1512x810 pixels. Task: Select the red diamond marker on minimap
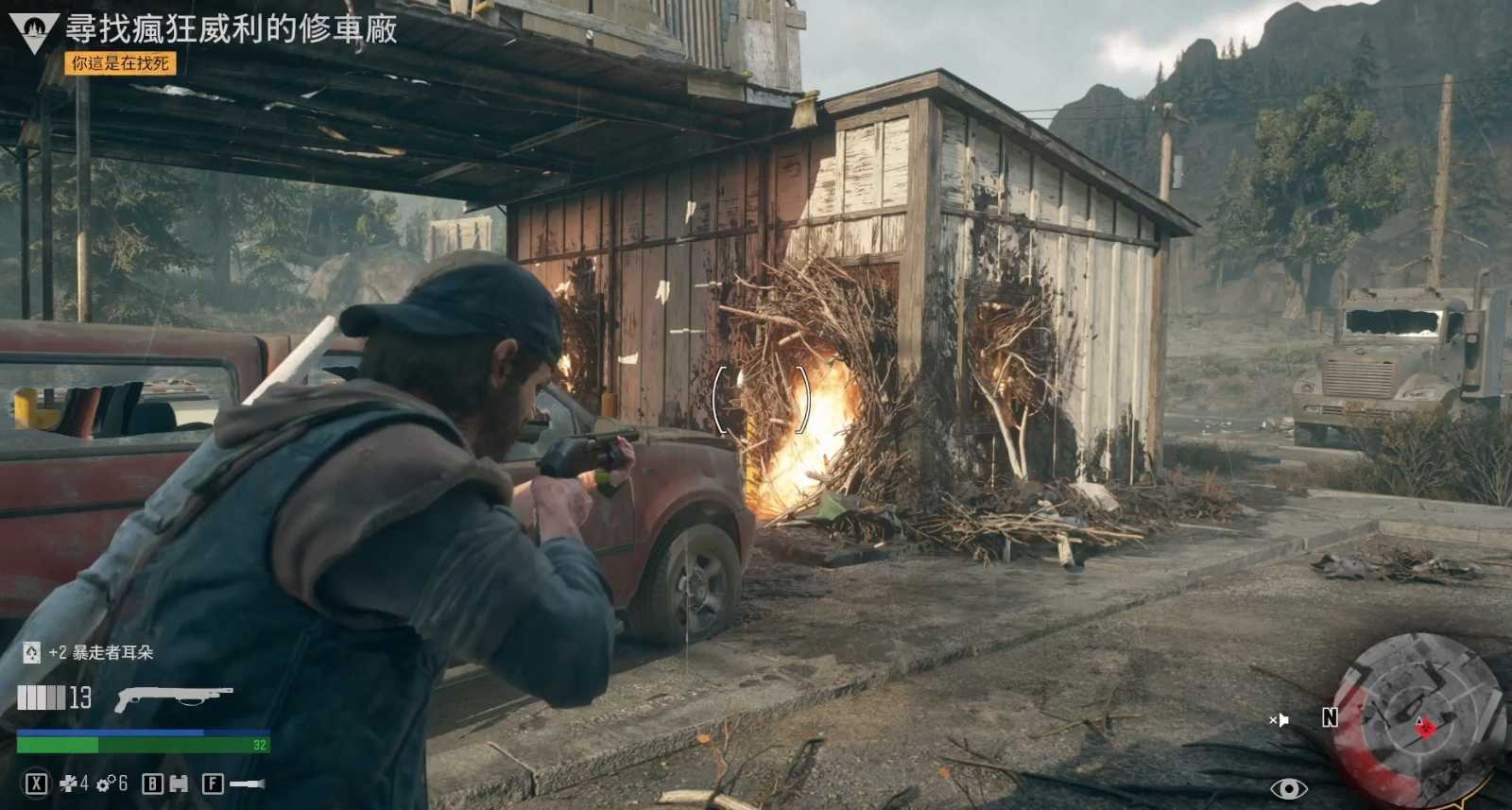tap(1426, 727)
